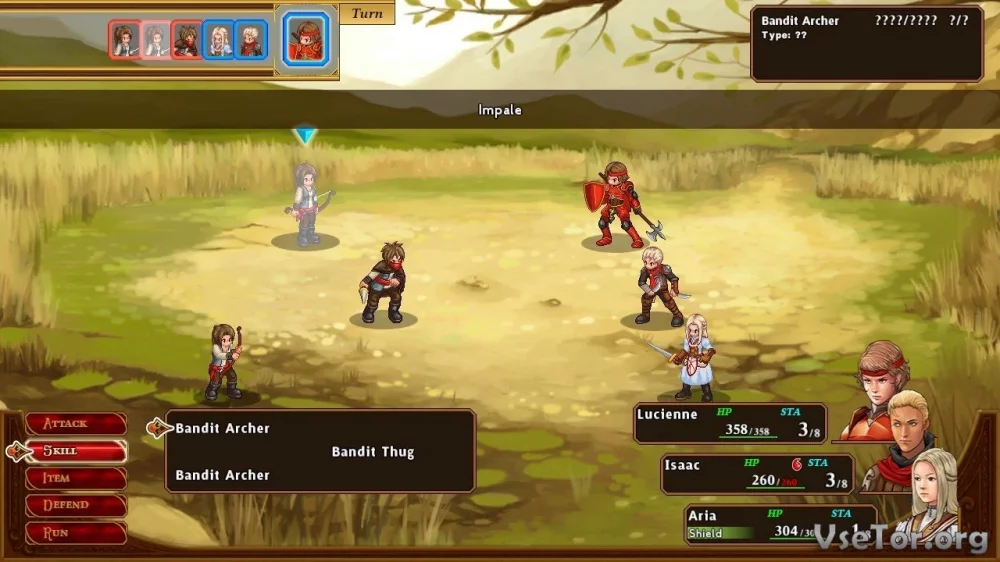1000x562 pixels.
Task: Click the Run command to flee
Action: coord(76,533)
